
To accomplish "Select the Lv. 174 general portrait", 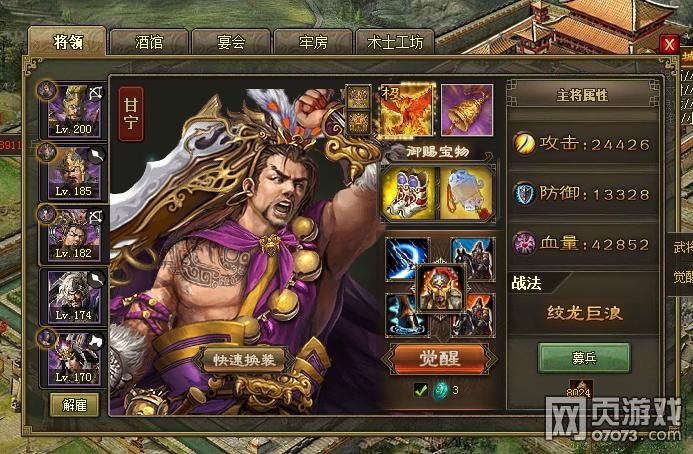I will (74, 295).
